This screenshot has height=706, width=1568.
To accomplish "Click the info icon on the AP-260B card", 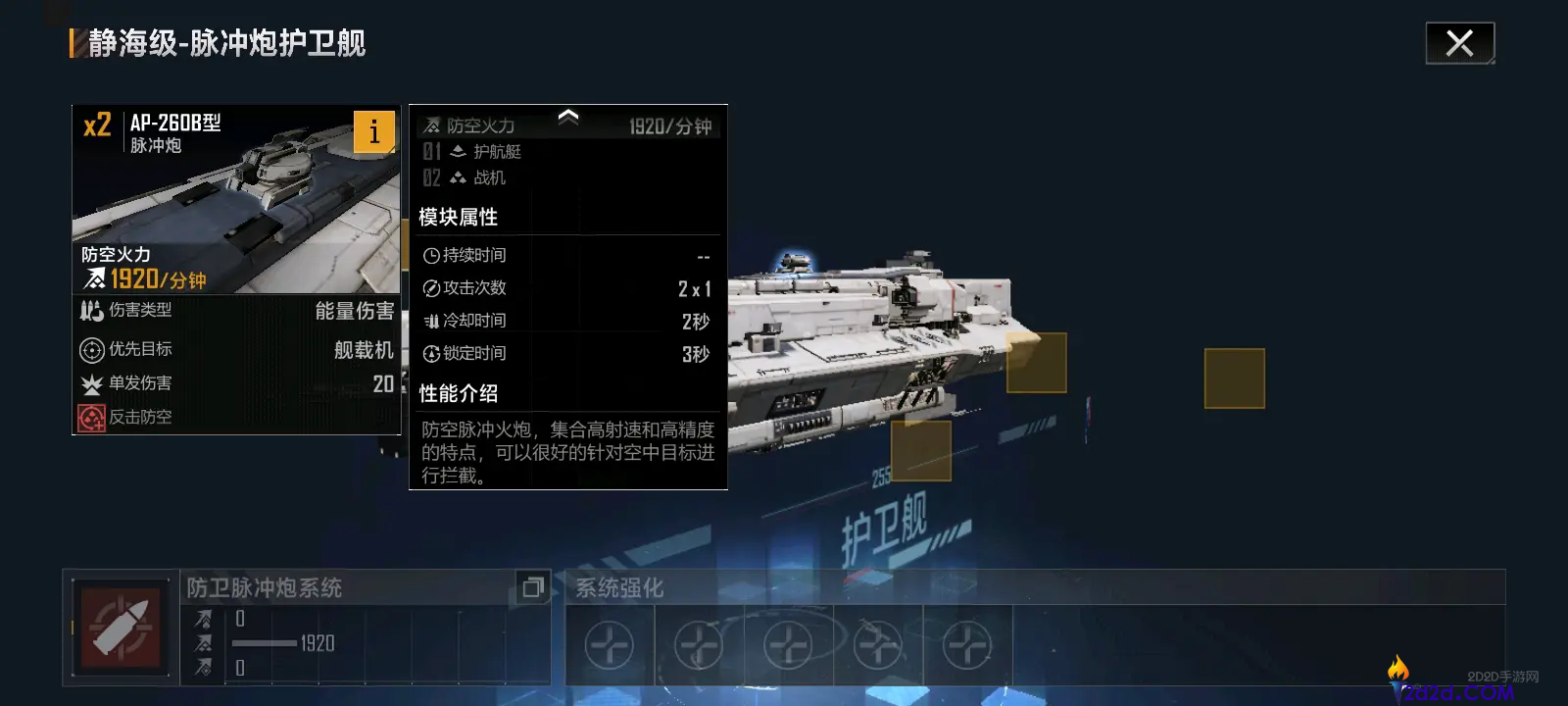I will point(373,131).
